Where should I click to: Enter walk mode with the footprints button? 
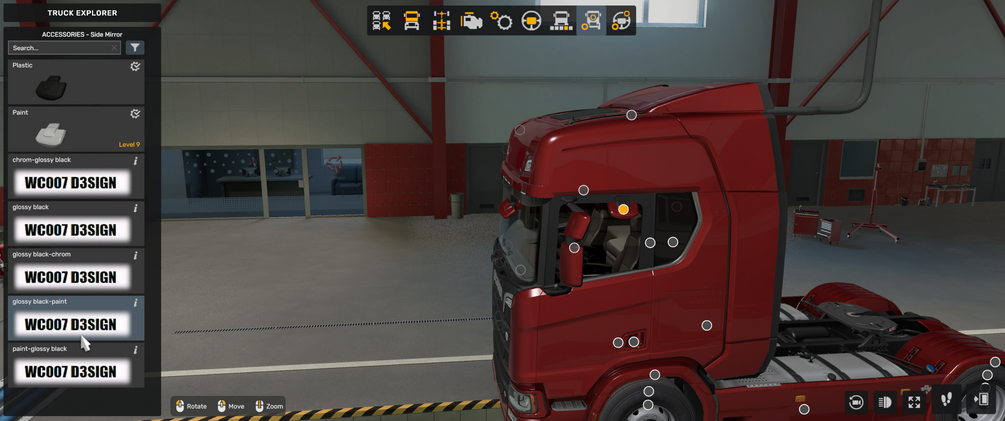coord(946,401)
